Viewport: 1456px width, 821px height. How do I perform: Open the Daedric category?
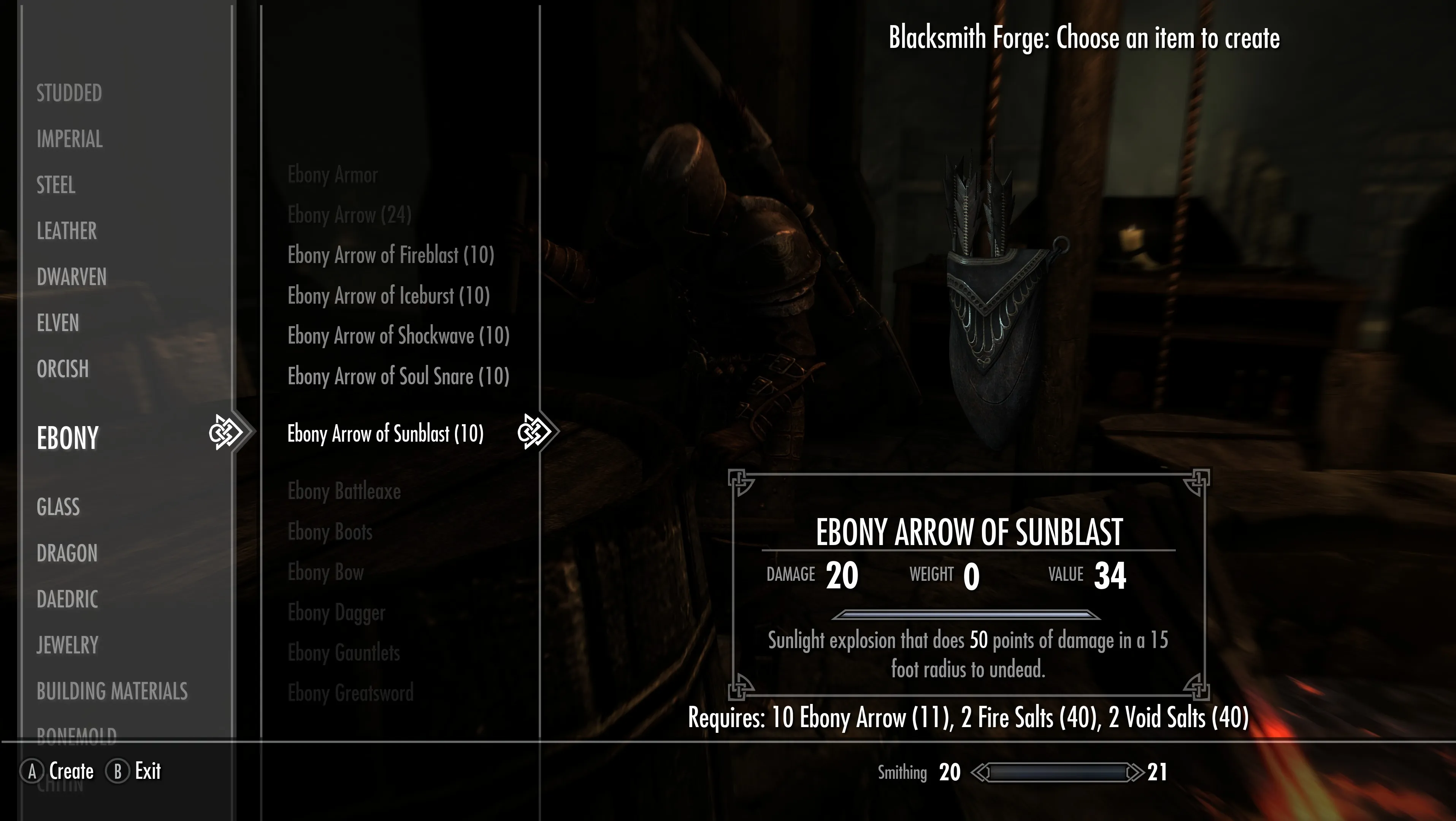click(67, 599)
